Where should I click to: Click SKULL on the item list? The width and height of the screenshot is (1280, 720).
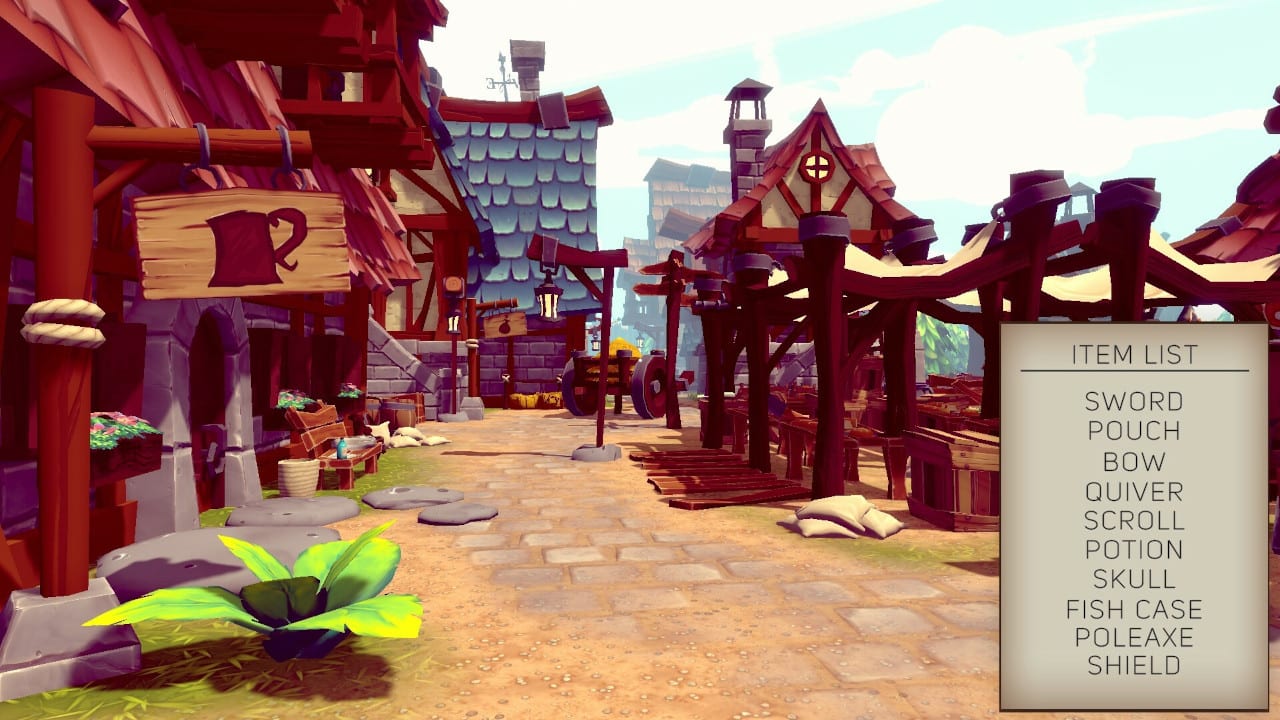[1131, 578]
